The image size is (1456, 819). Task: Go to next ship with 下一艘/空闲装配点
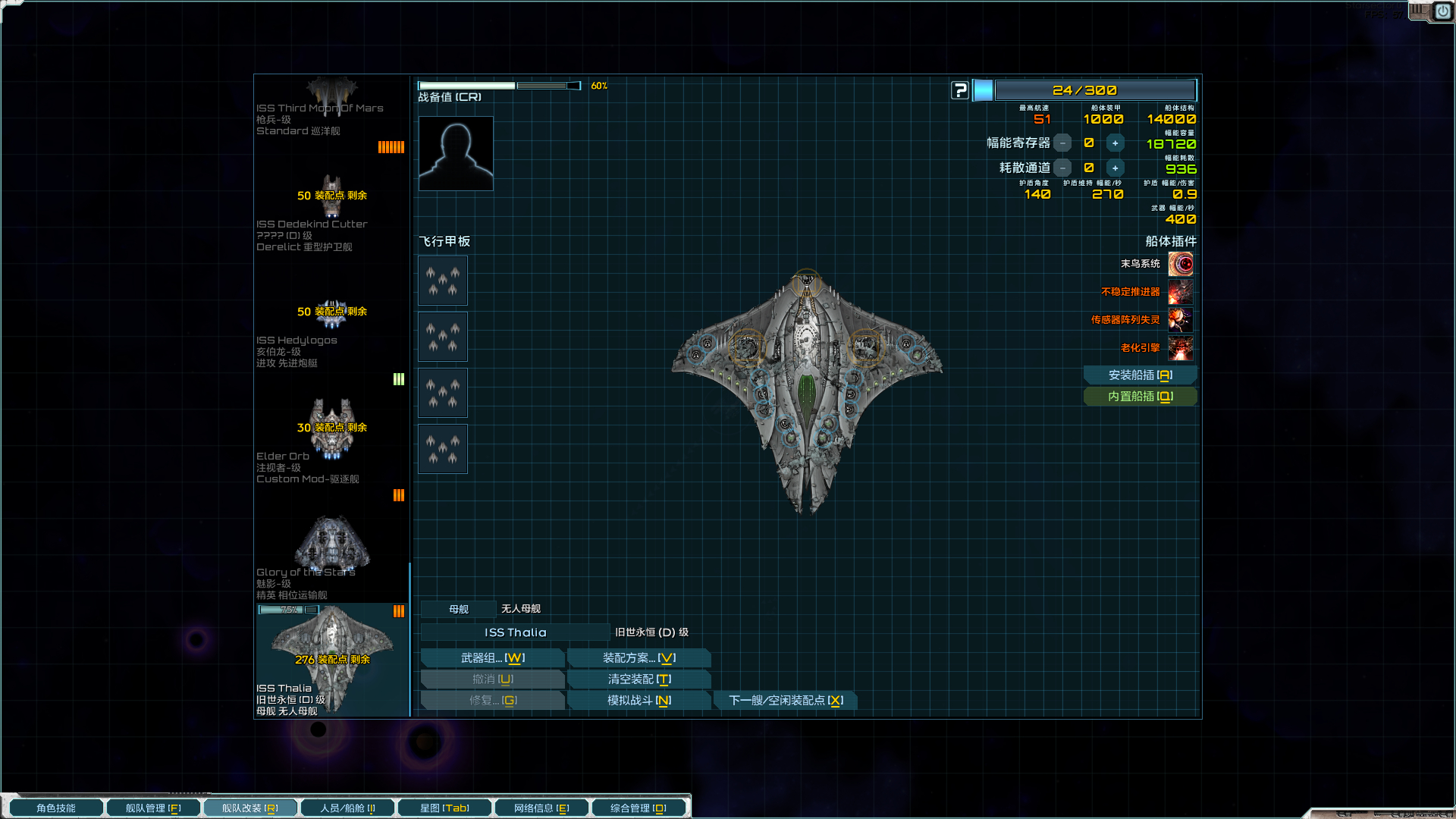click(x=786, y=701)
